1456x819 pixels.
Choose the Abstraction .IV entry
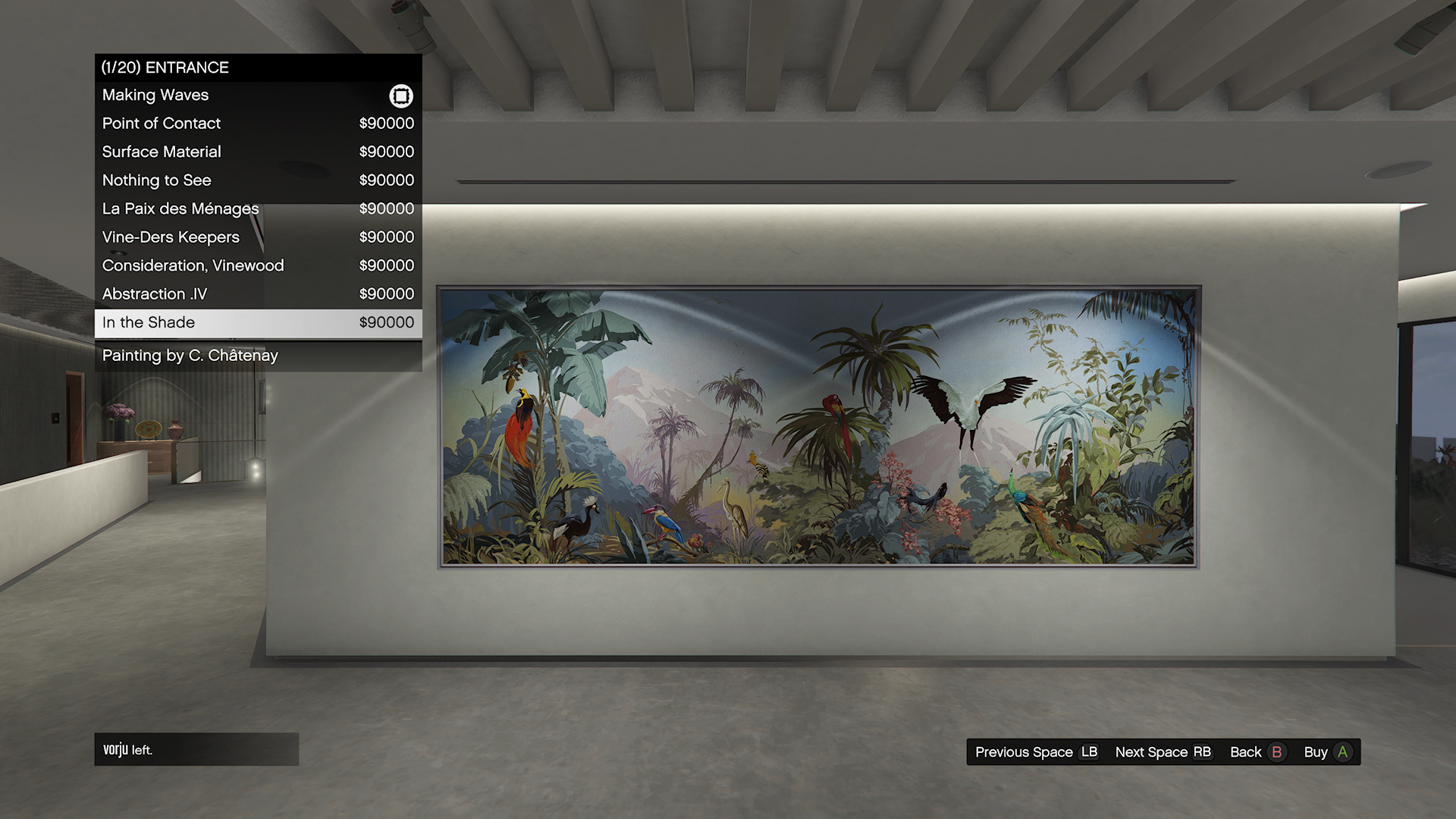click(258, 294)
